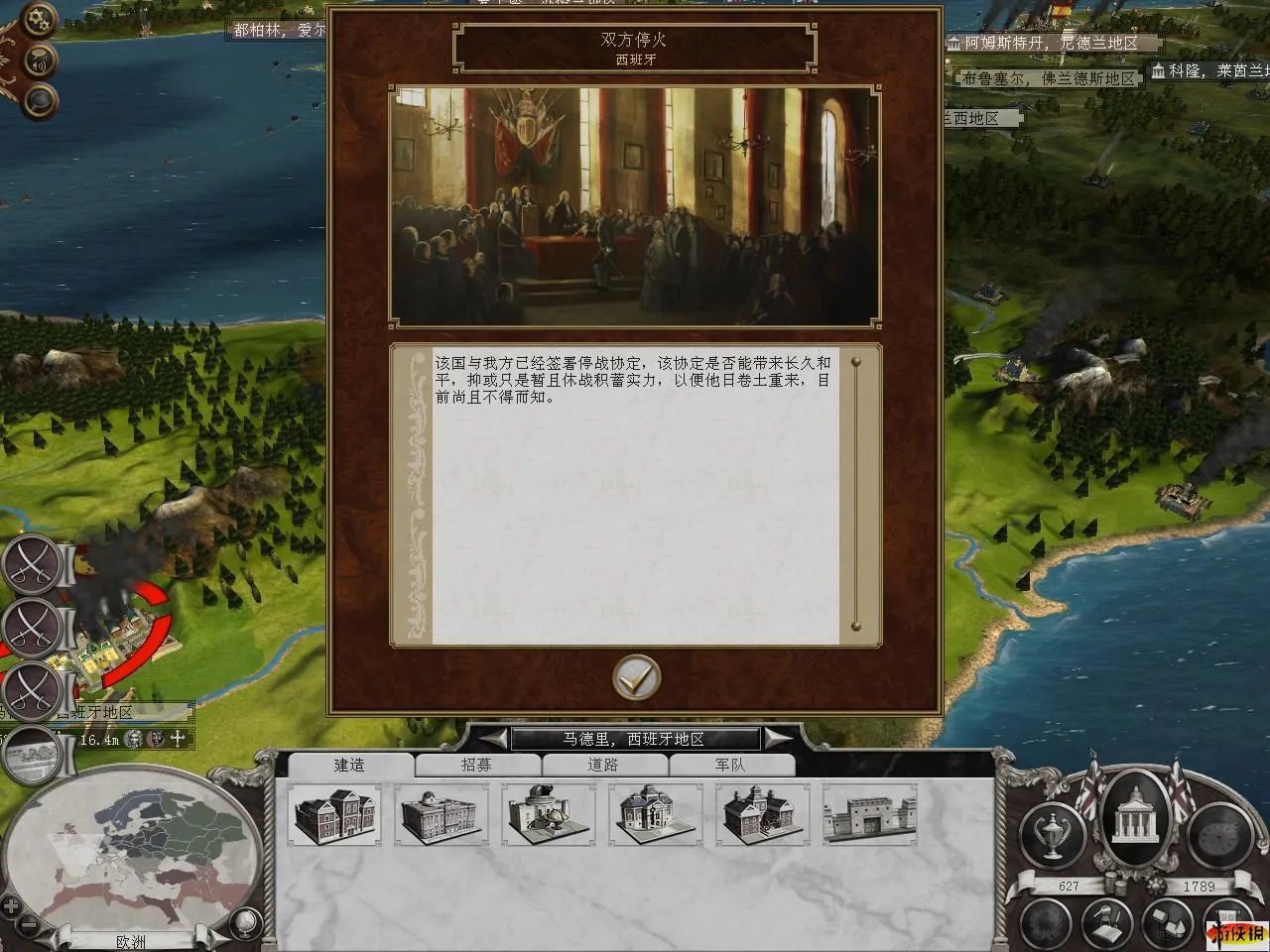Confirm the ceasefire message with the checkmark
1270x952 pixels.
pos(636,678)
